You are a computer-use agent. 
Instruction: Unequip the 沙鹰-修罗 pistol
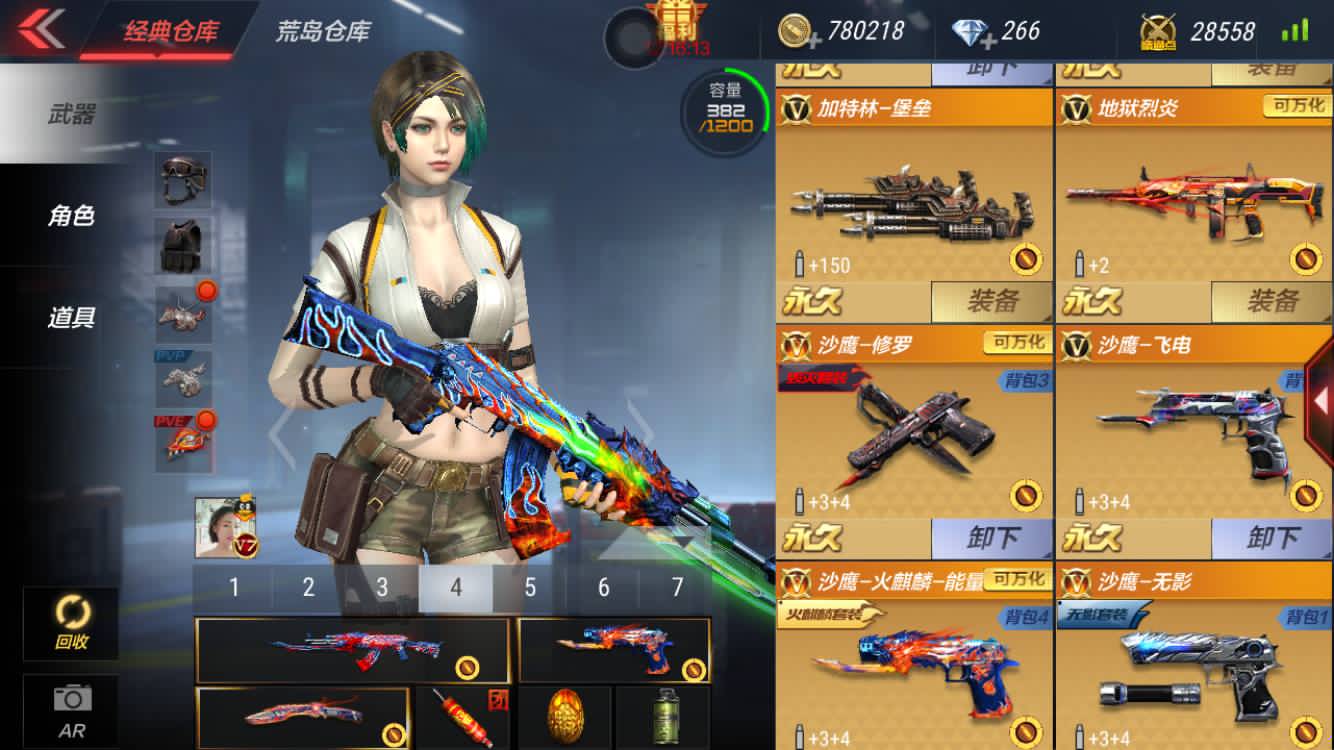991,539
